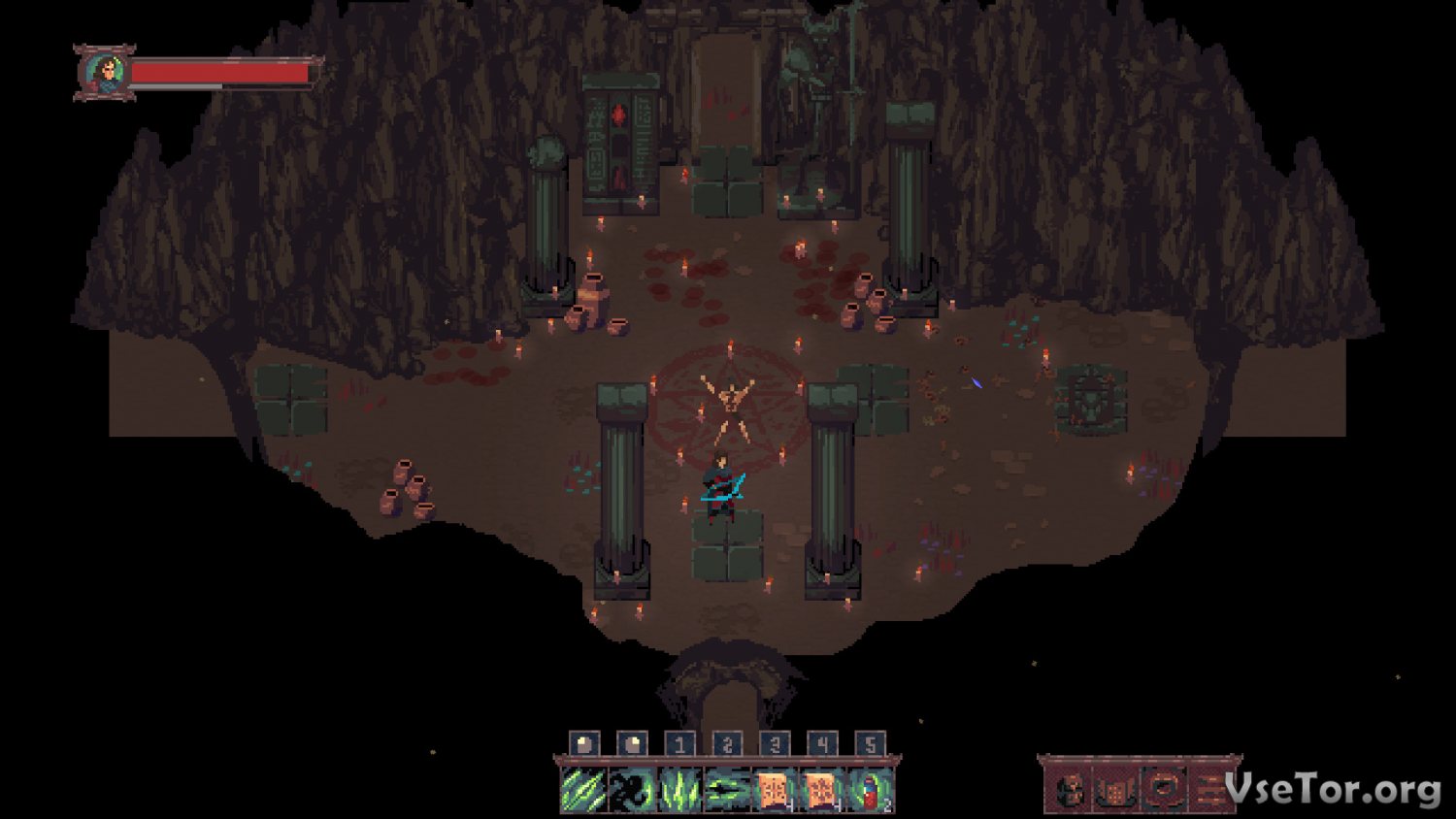Open the striped list menu icon
The height and width of the screenshot is (819, 1456).
[1210, 790]
